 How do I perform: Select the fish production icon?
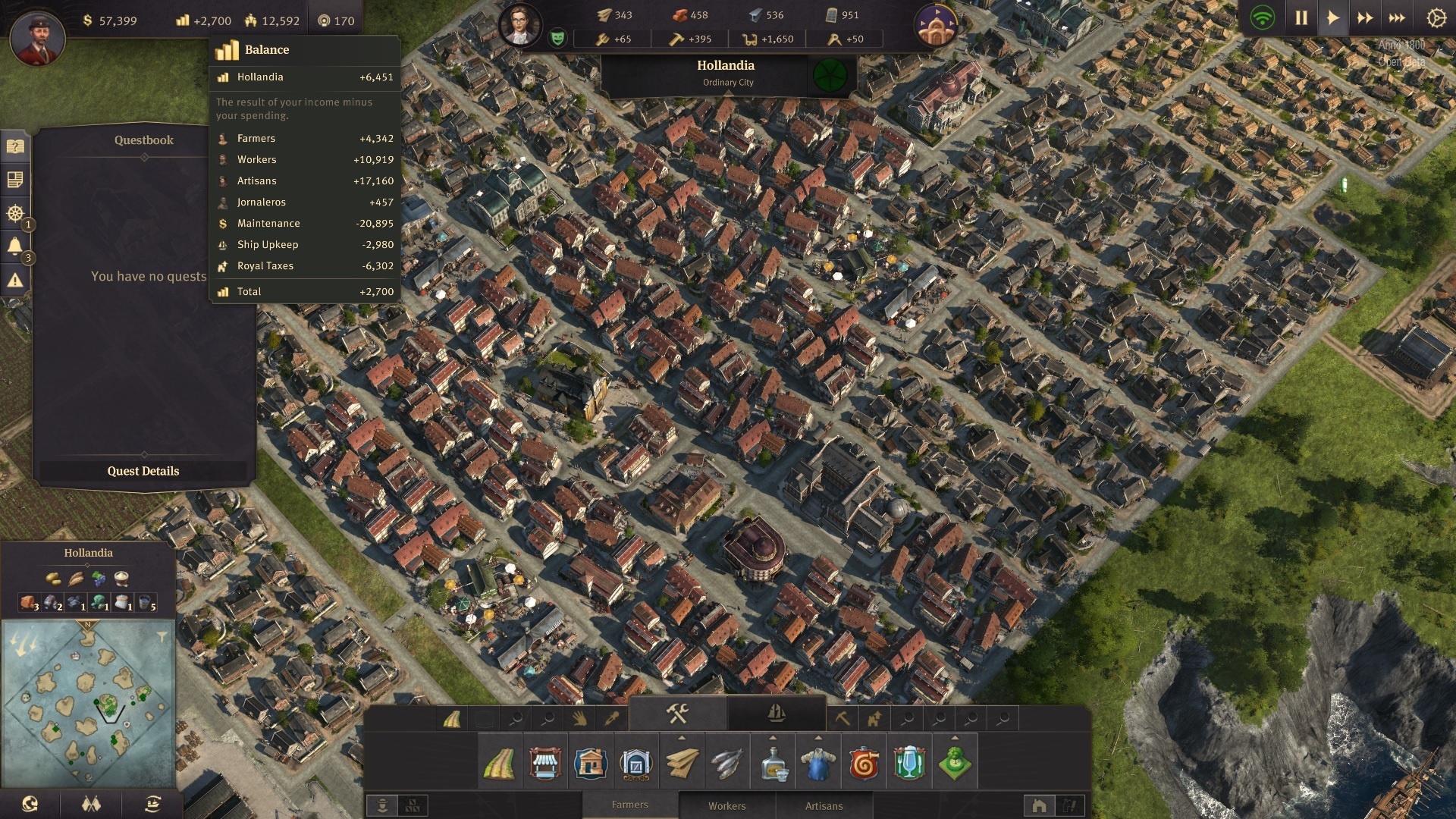click(727, 763)
